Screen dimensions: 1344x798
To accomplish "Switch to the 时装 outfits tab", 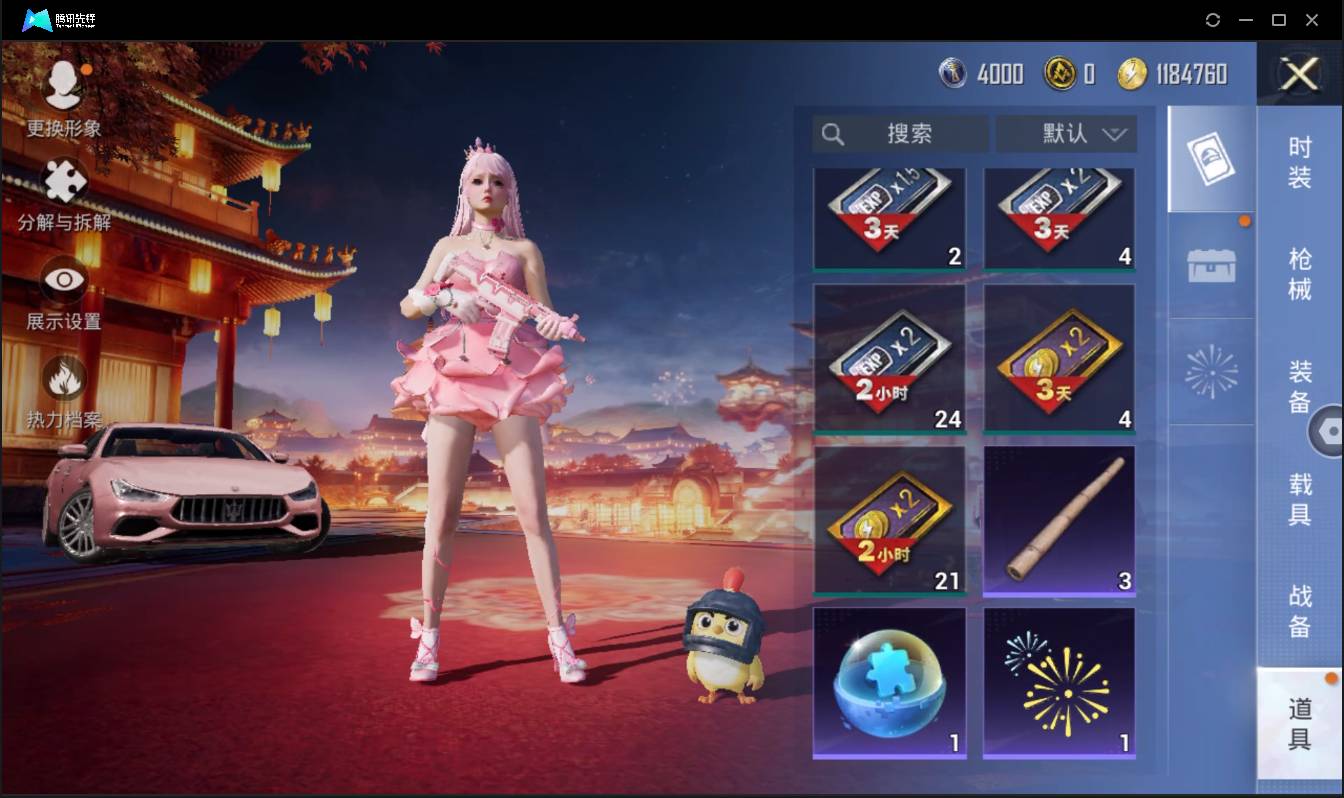I will click(x=1299, y=164).
